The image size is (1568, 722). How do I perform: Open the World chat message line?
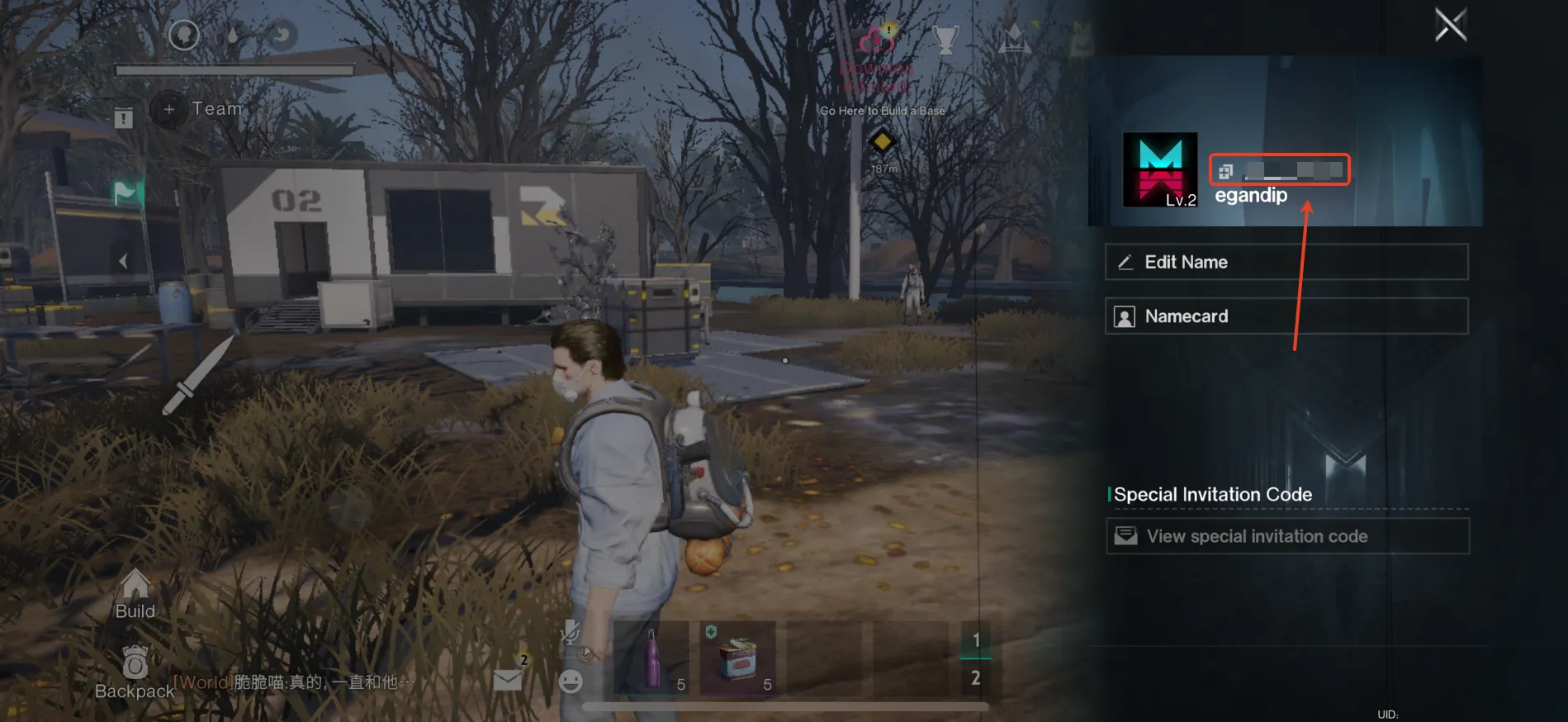click(293, 682)
